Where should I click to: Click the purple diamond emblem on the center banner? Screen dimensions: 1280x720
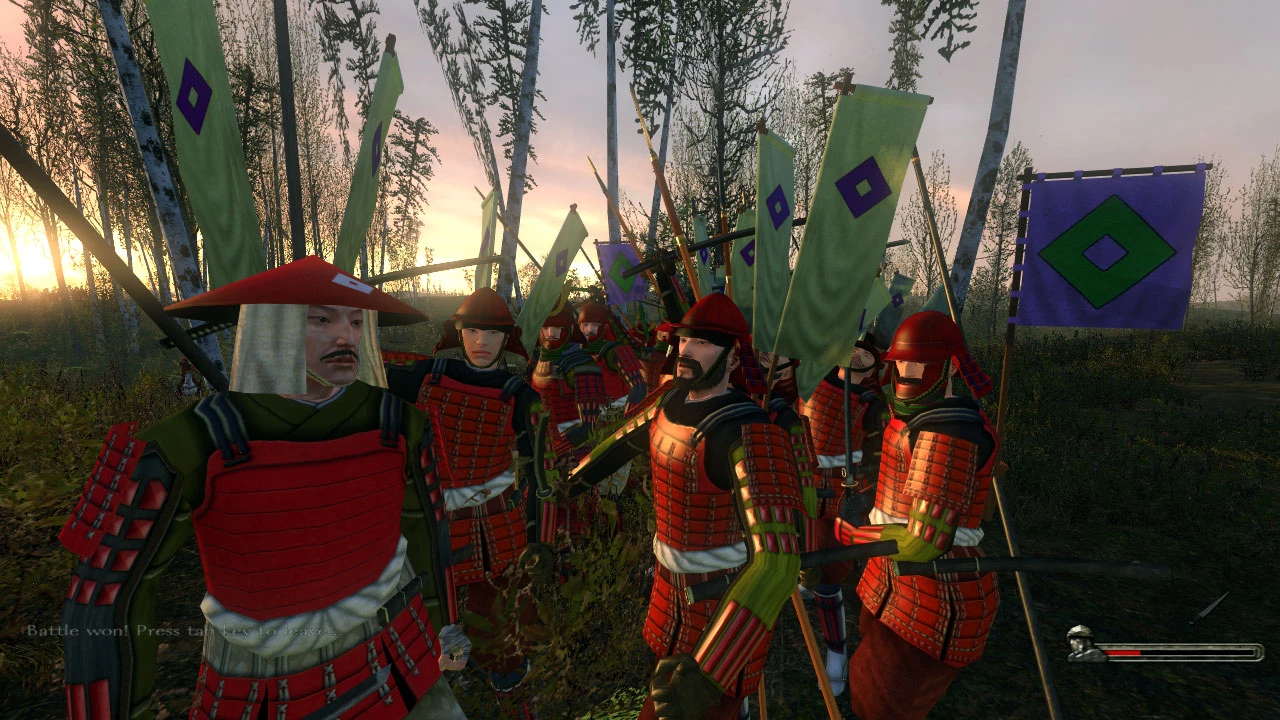(x=863, y=190)
